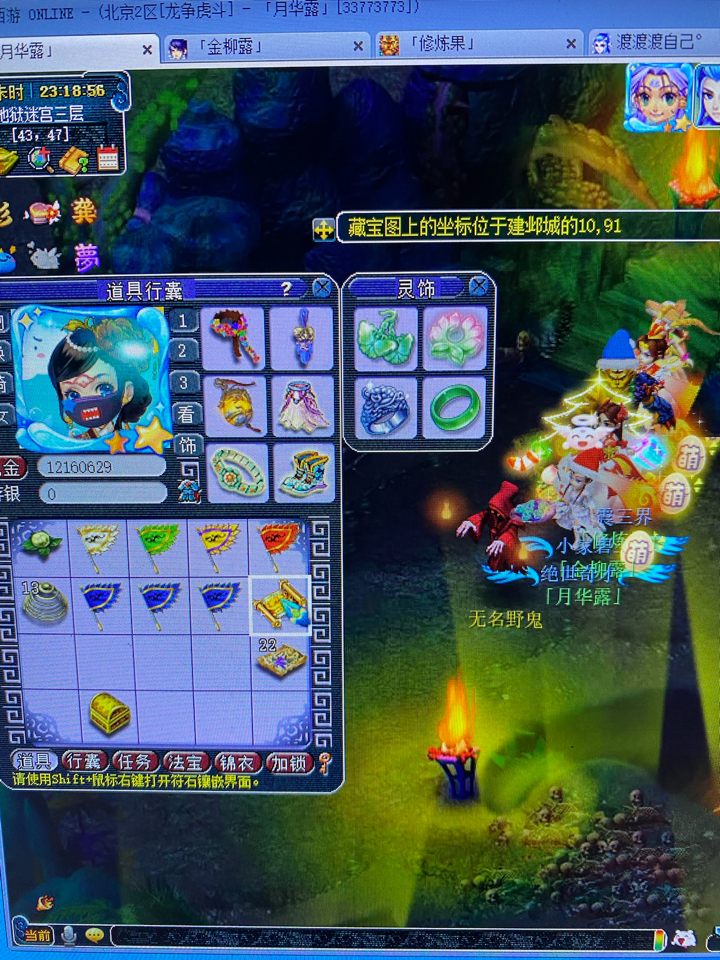Select the highlighted treasure map scroll

tap(279, 604)
